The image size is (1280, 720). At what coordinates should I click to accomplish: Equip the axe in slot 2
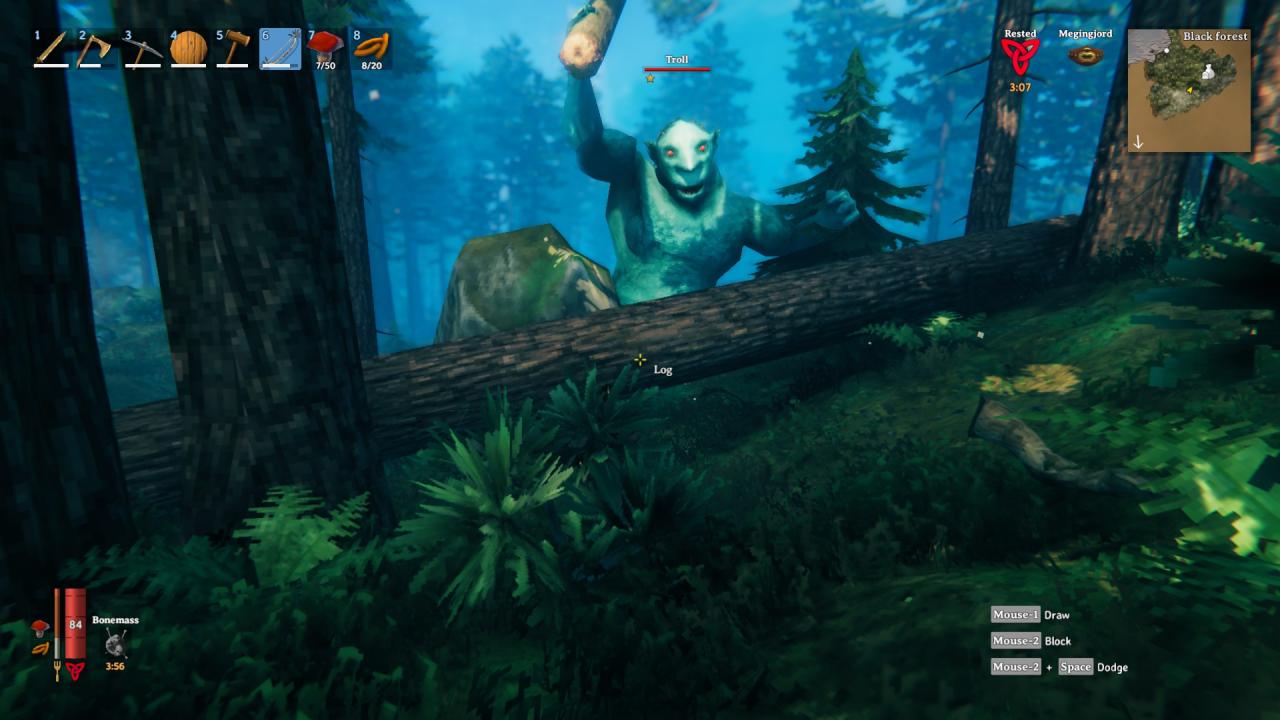95,49
